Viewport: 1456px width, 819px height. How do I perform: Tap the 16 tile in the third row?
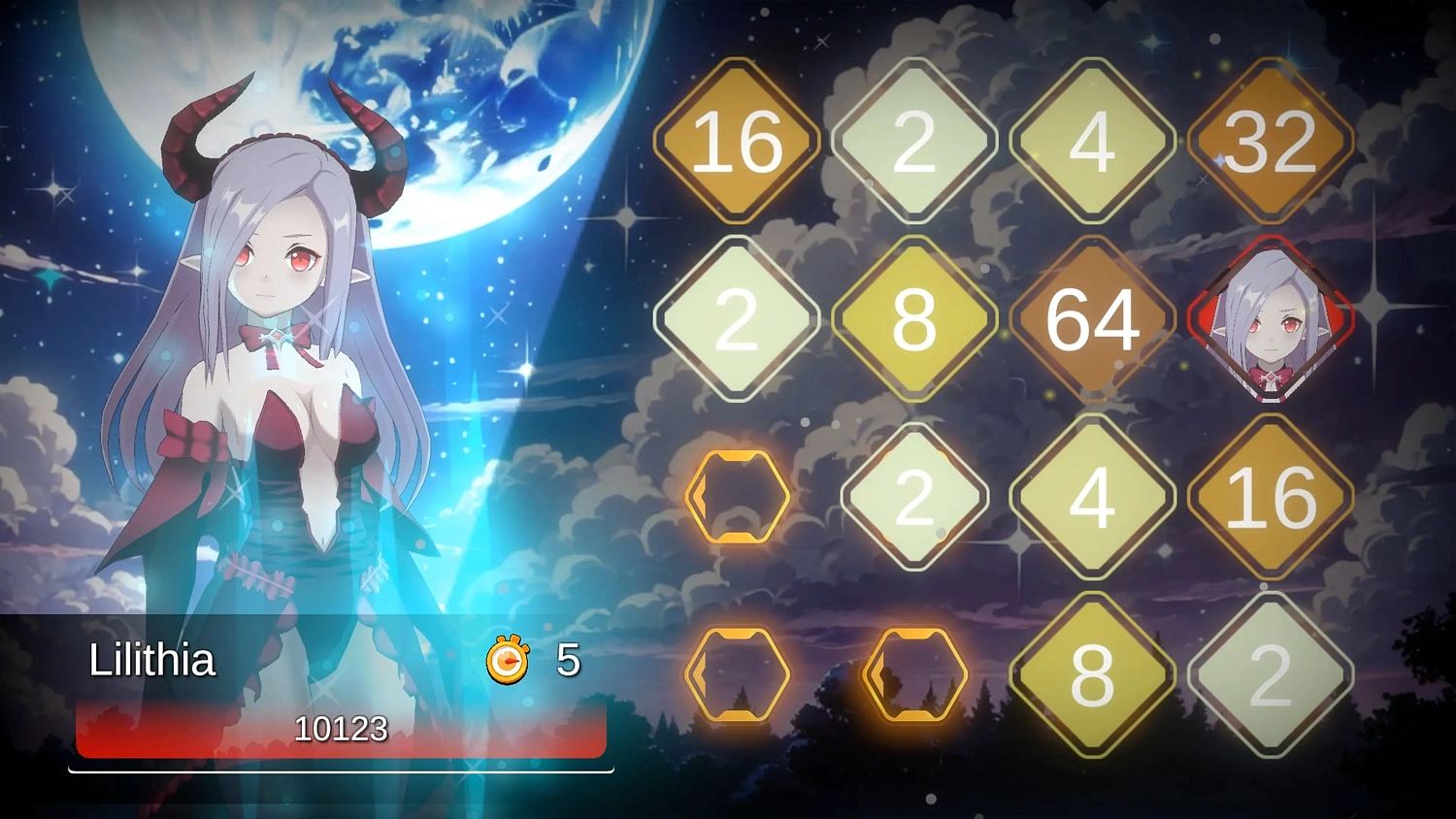(1272, 497)
